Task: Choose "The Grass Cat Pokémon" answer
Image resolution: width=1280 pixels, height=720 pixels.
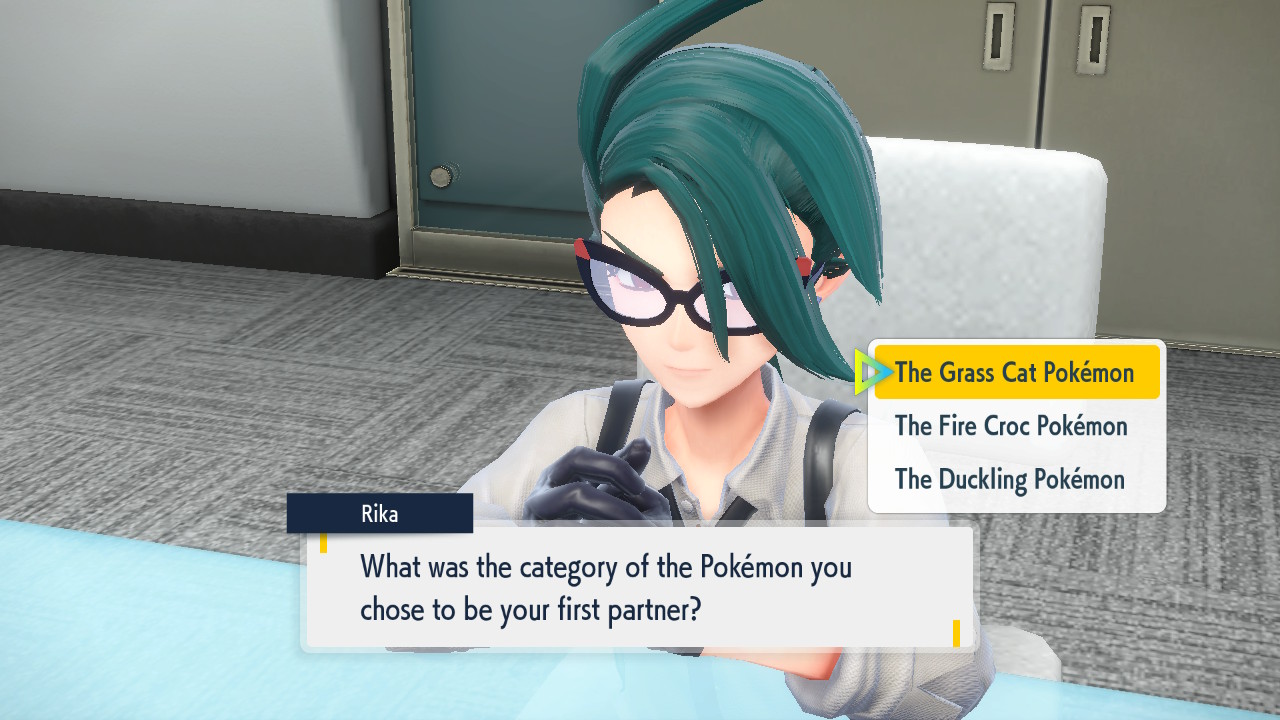Action: pyautogui.click(x=1015, y=373)
